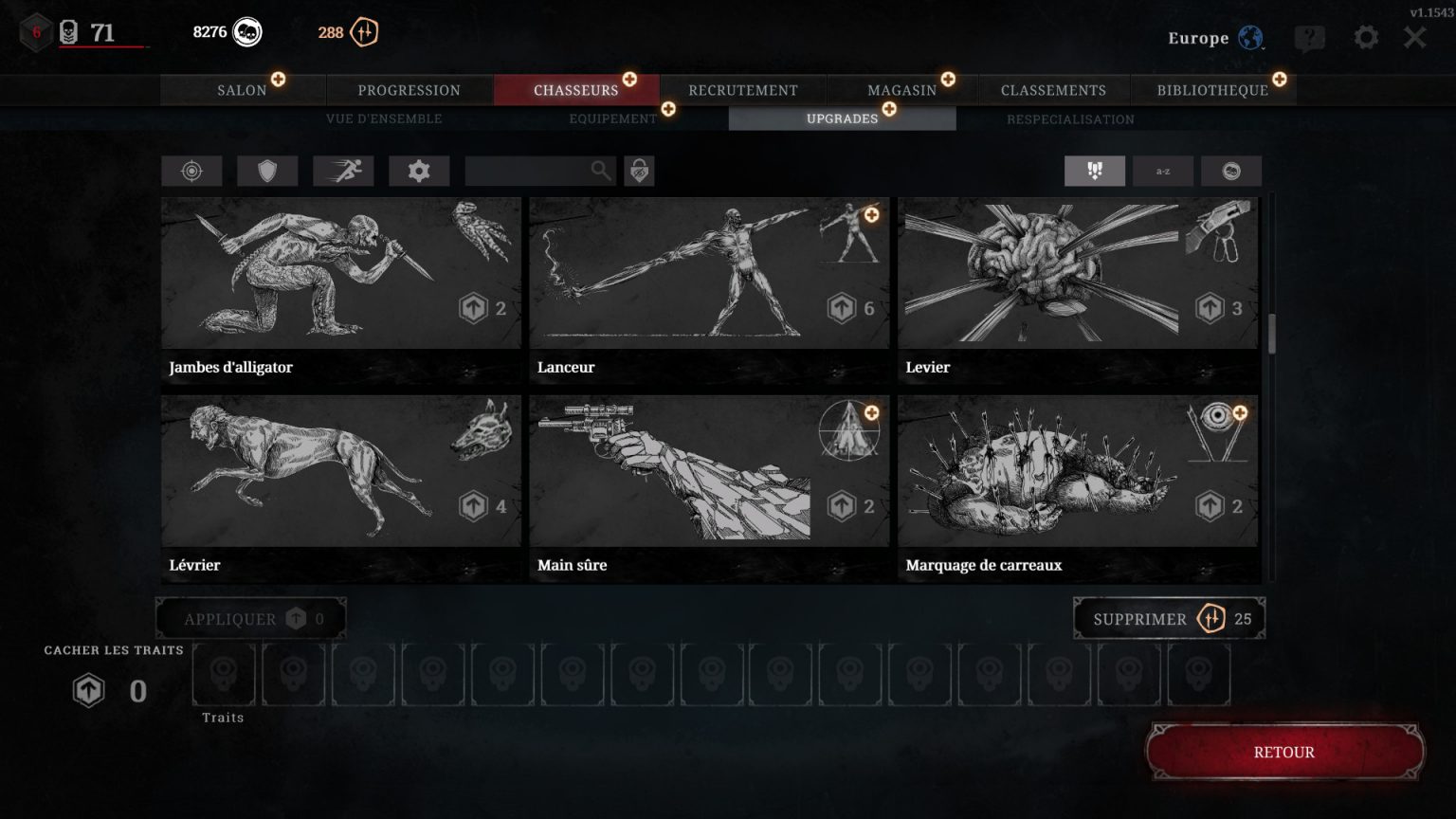Sort traits by the coin price icon
1456x819 pixels.
[1233, 171]
